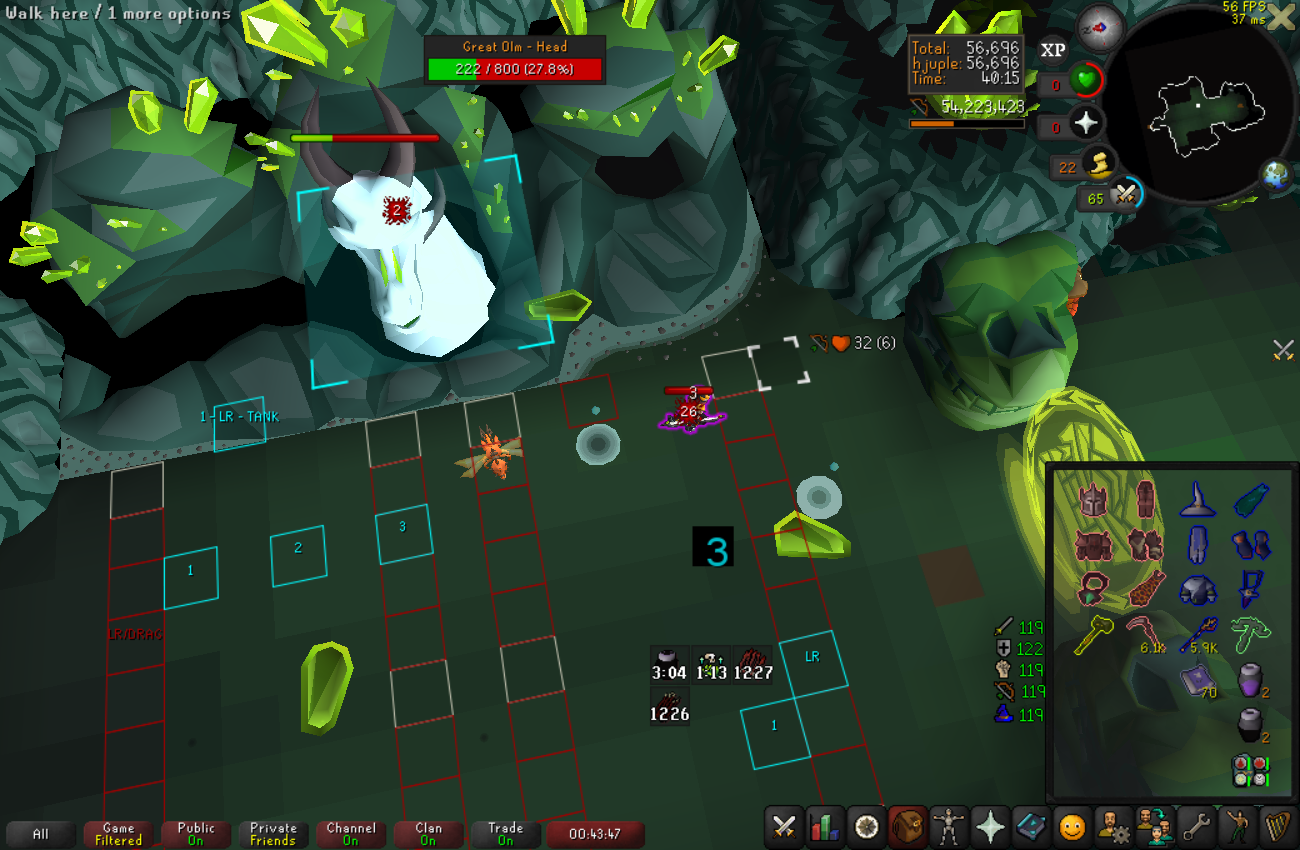Open the Spellbook tab
The image size is (1300, 850).
coord(1030,827)
